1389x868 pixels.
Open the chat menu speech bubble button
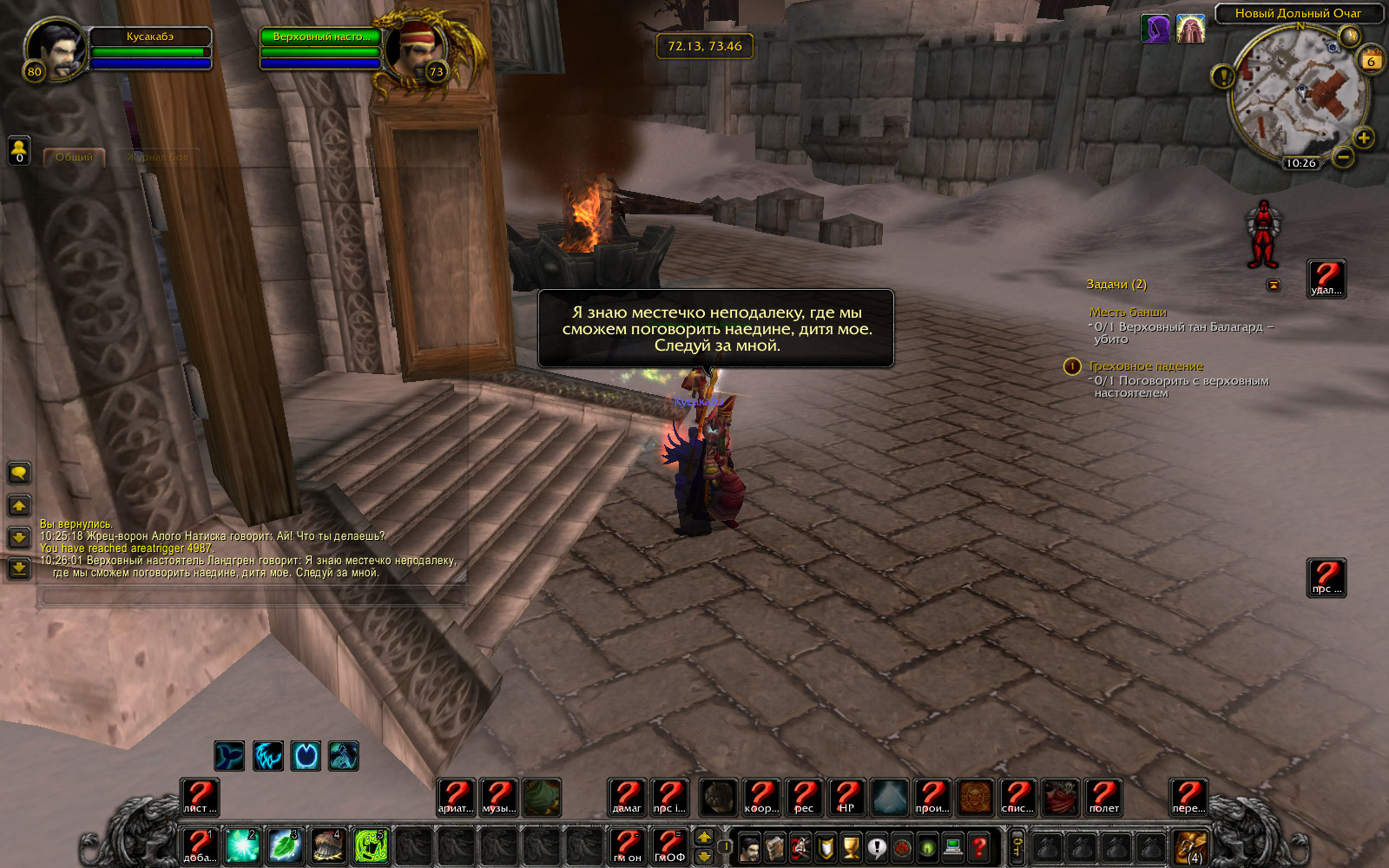click(19, 473)
